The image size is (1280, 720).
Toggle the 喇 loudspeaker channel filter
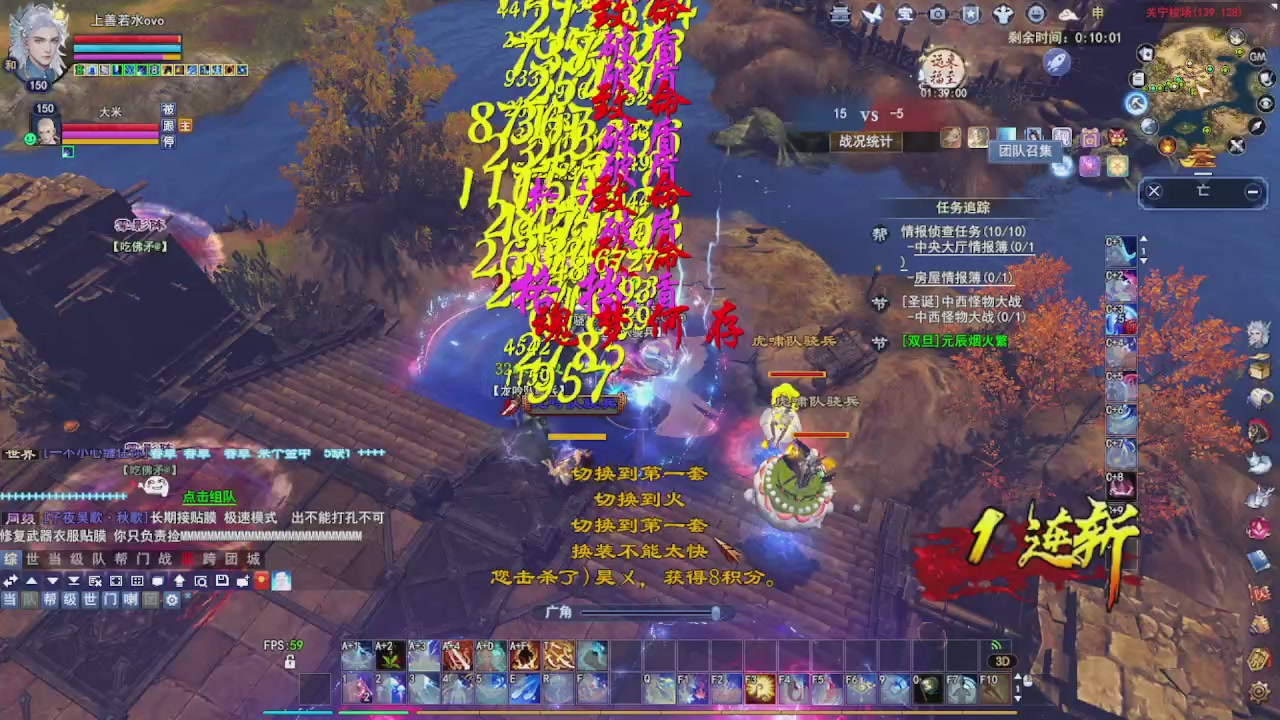[x=128, y=599]
